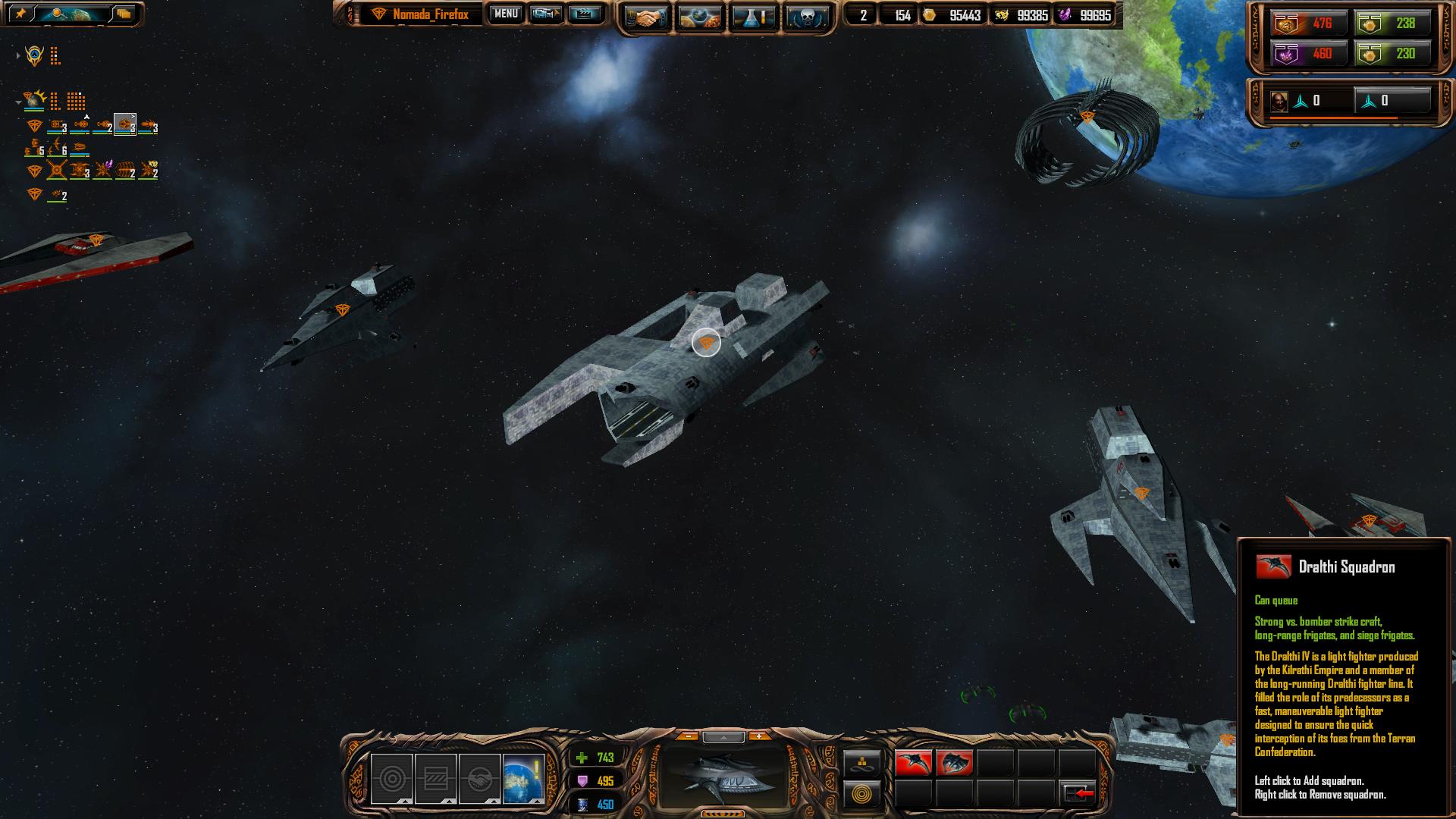Click the red arrow back button
Image resolution: width=1456 pixels, height=819 pixels.
tap(1078, 793)
